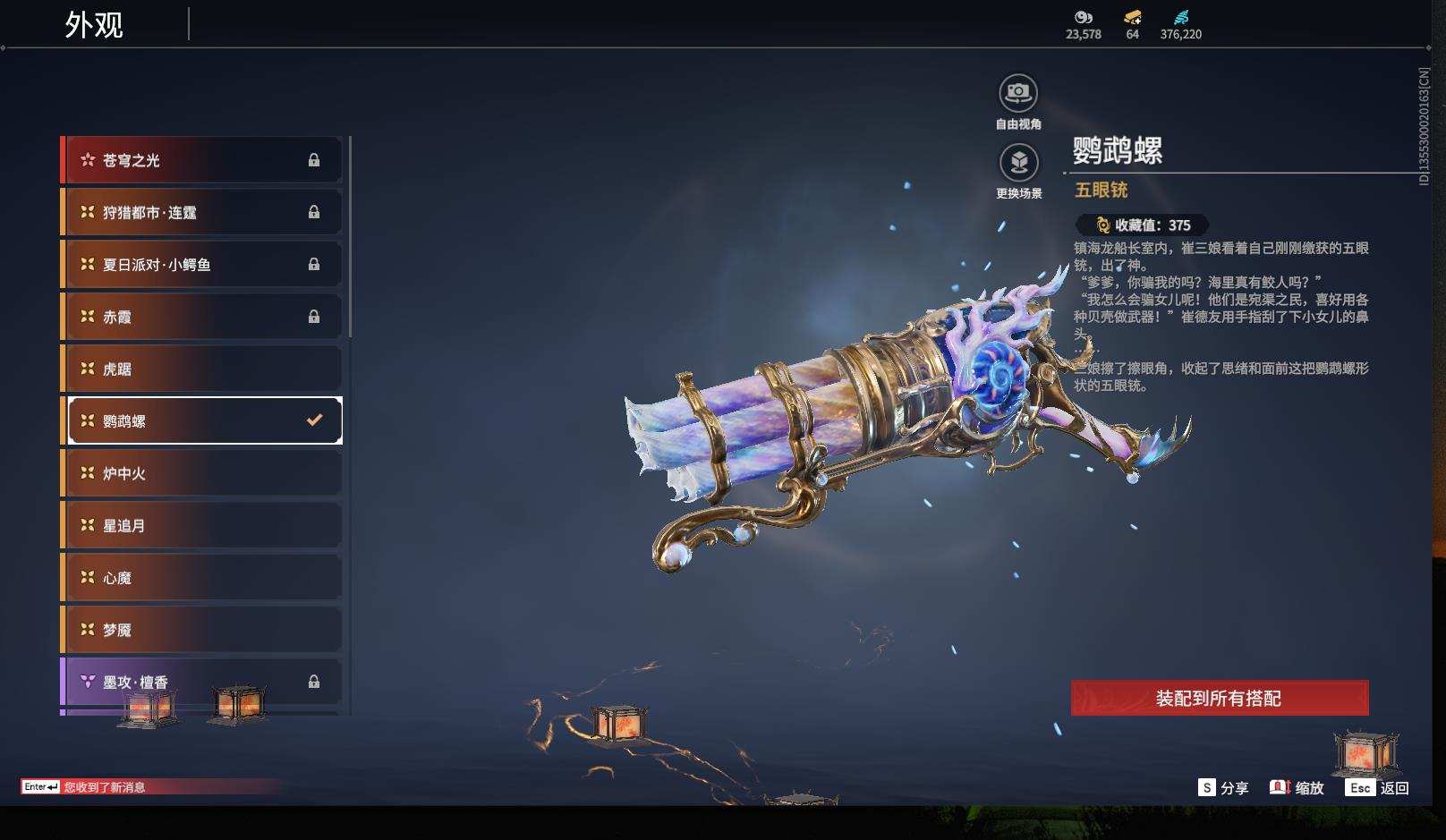Choose the purple 墨攻·檀香 skin
The width and height of the screenshot is (1446, 840).
pyautogui.click(x=201, y=682)
